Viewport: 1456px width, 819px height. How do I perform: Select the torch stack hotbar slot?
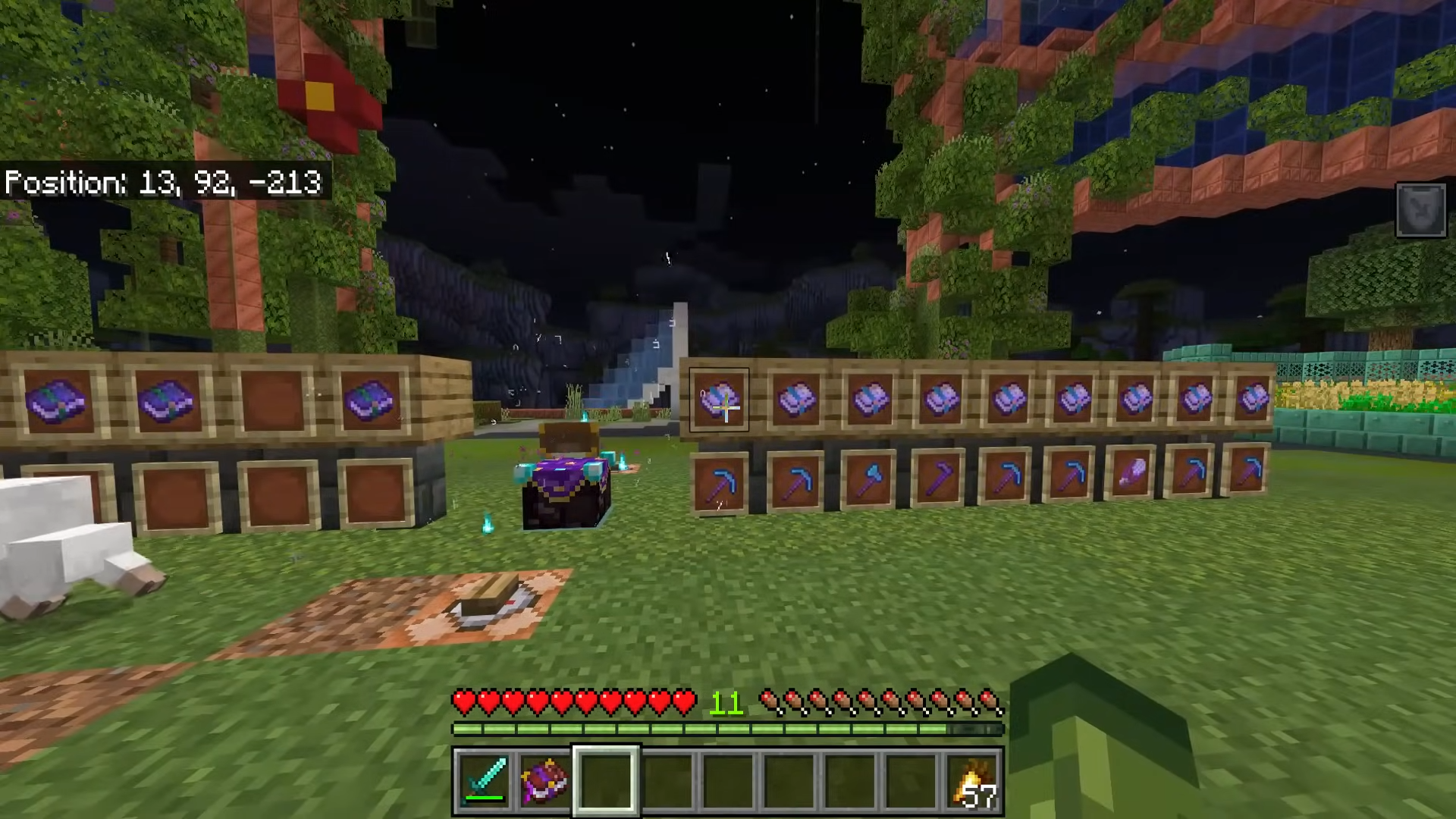(x=973, y=781)
